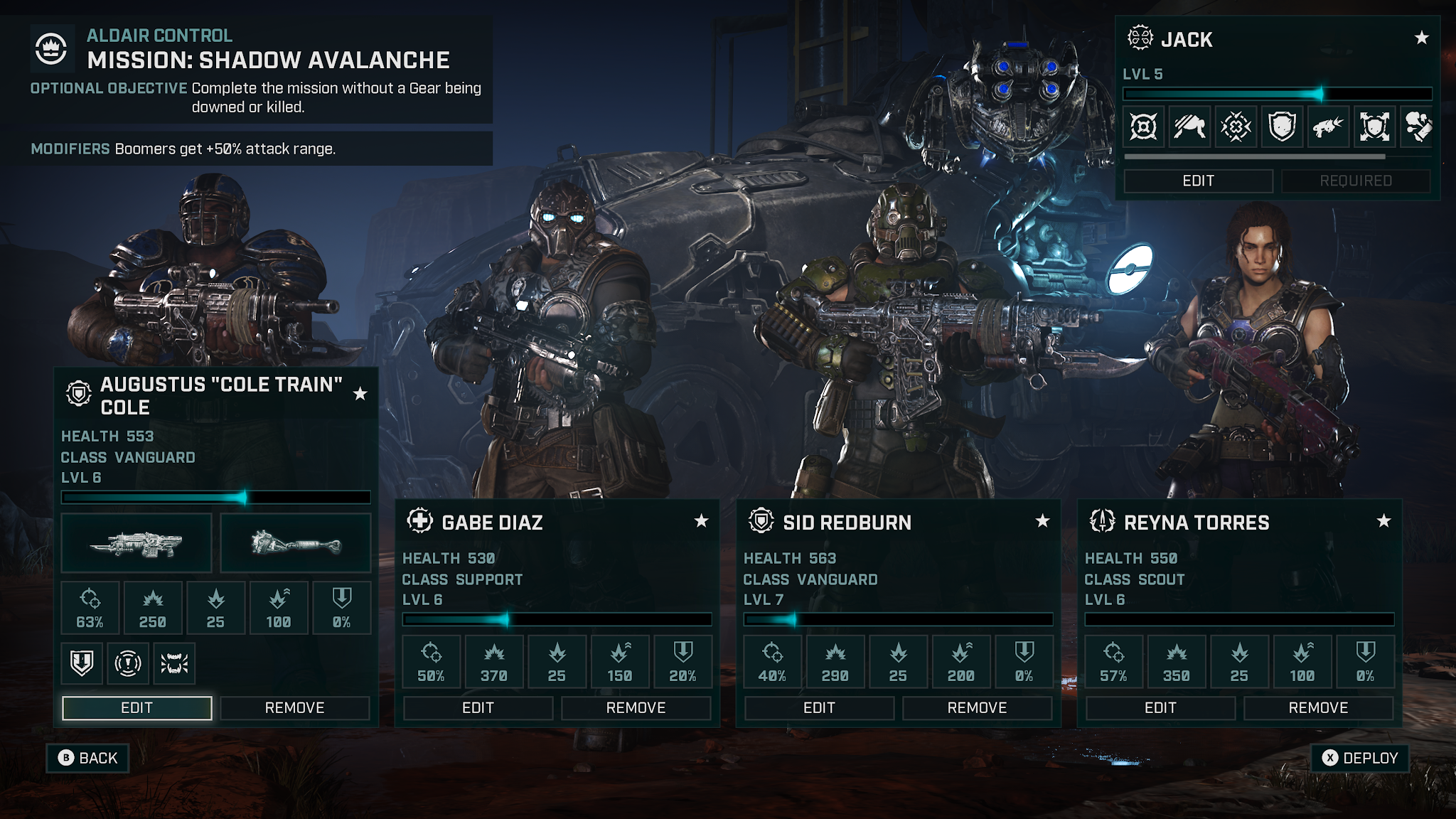Click Jack's gun ability icon
The image size is (1456, 819).
pyautogui.click(x=1327, y=127)
